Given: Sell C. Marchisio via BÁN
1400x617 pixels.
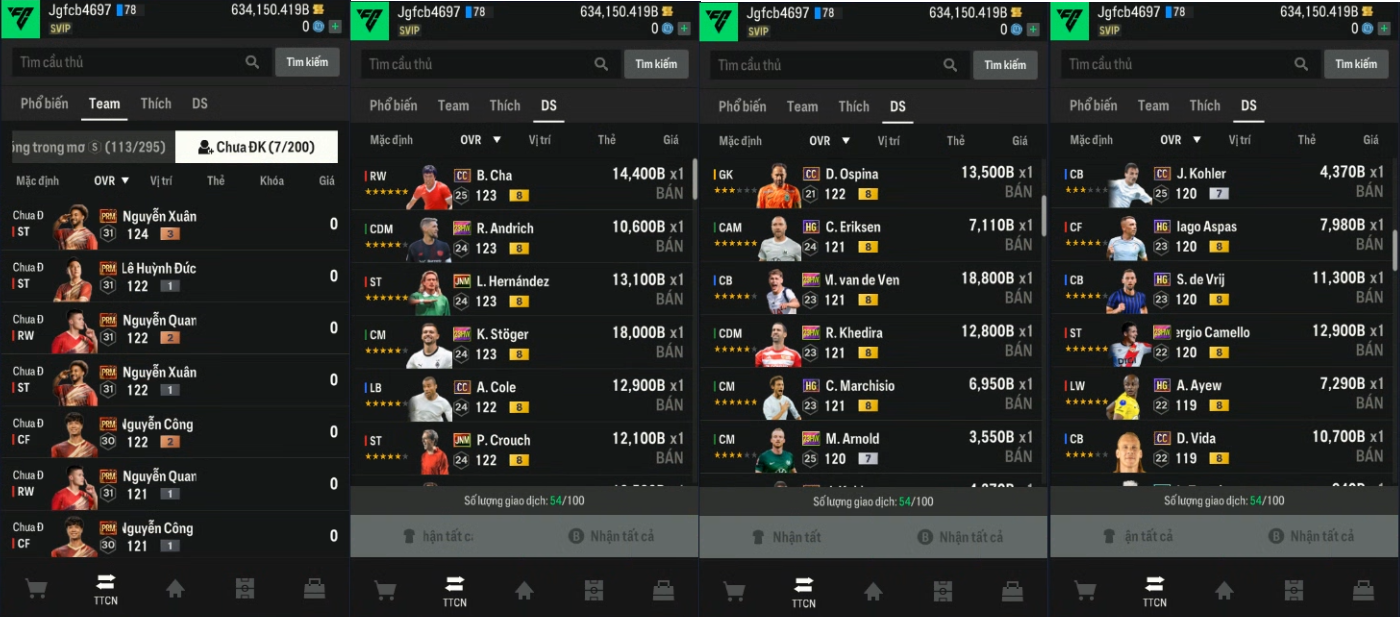Looking at the screenshot, I should pyautogui.click(x=1018, y=404).
